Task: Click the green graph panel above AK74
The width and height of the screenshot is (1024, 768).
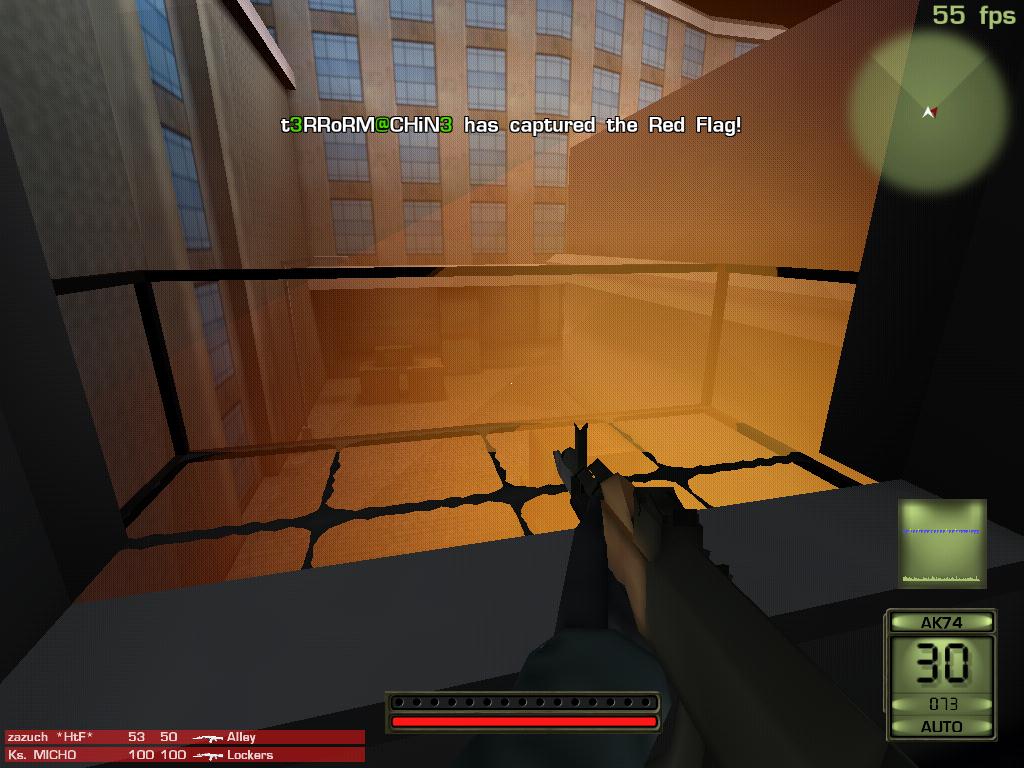Action: [942, 543]
